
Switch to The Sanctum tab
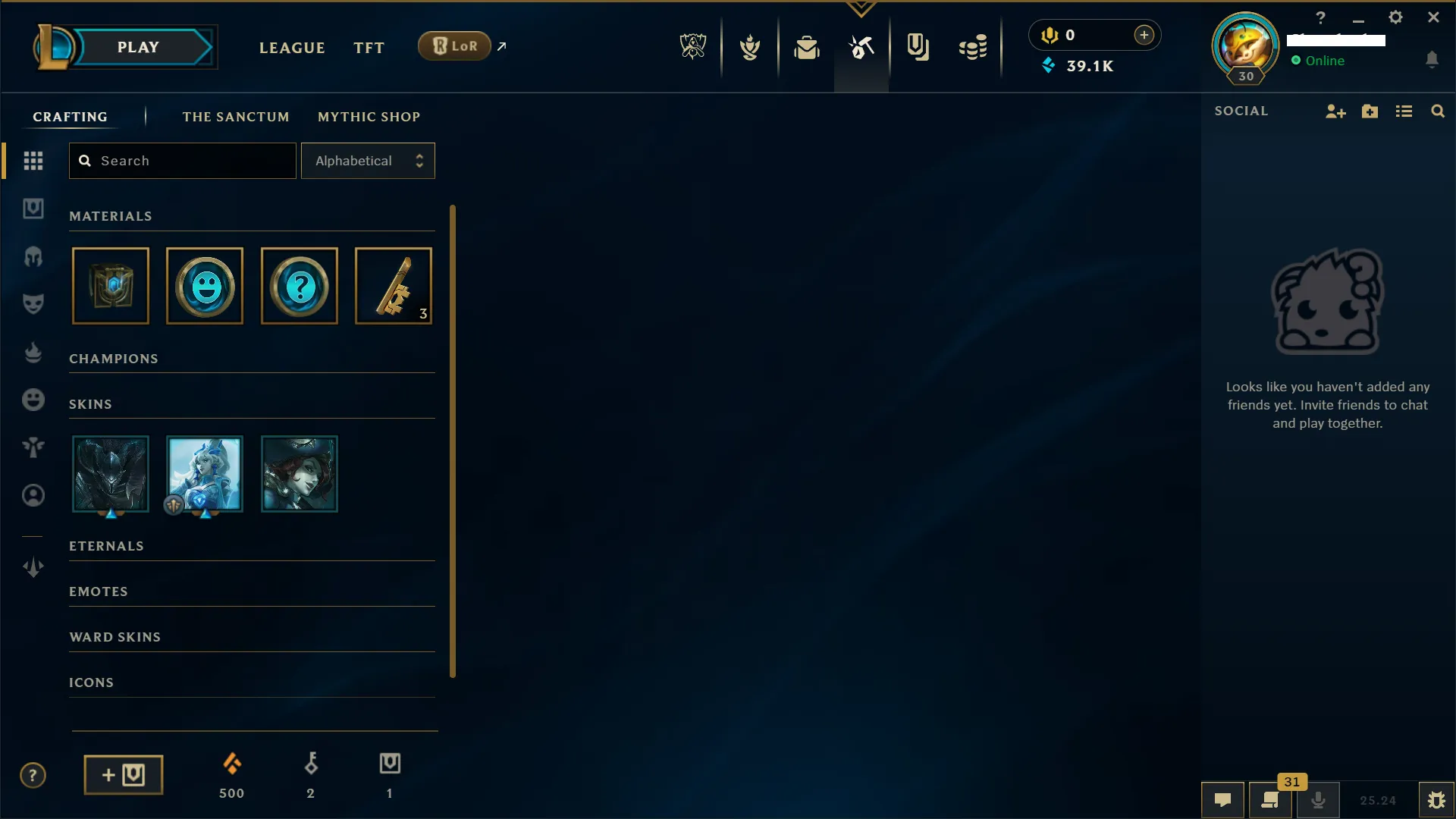236,116
